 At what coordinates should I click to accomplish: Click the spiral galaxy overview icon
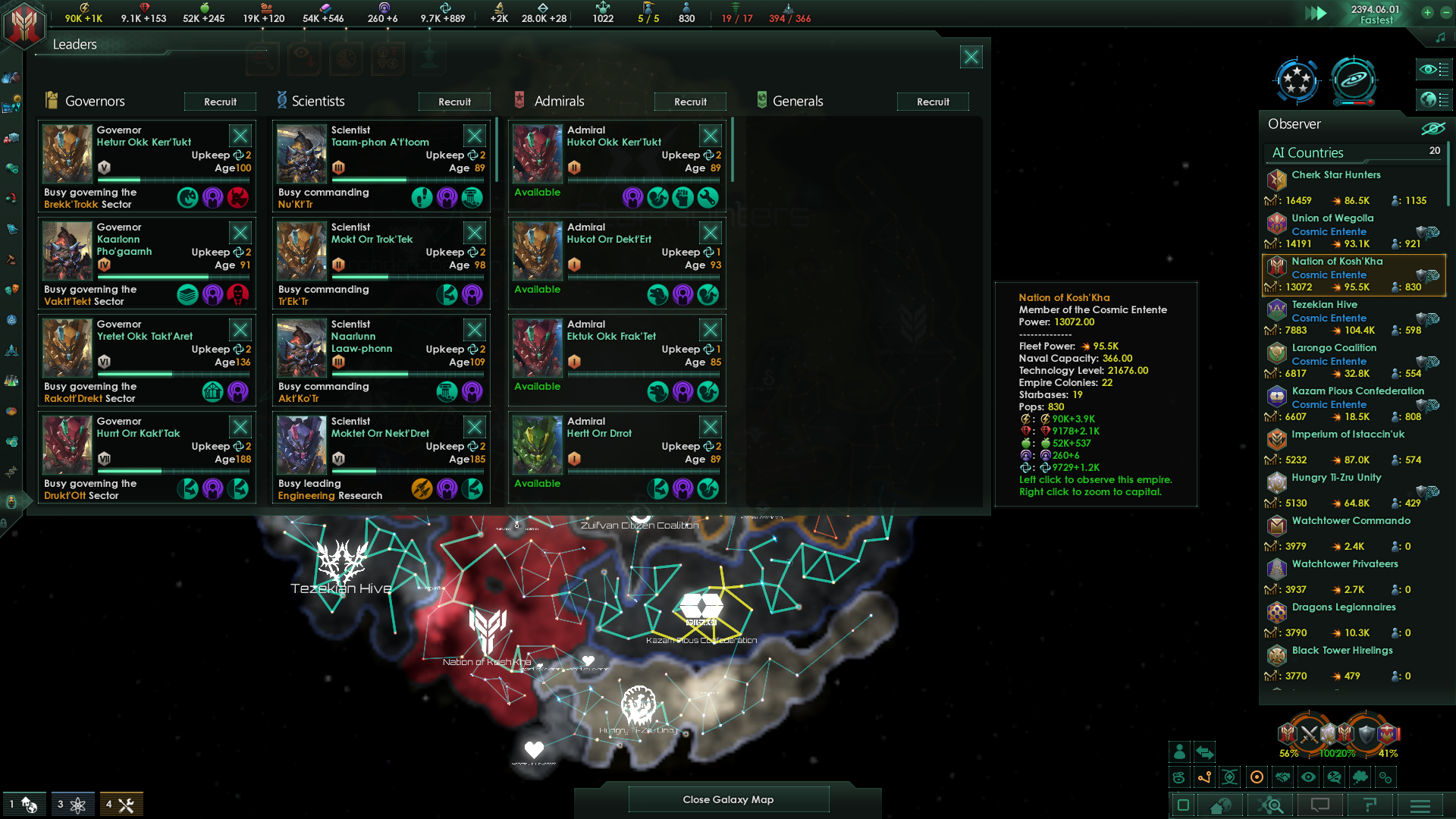coord(1355,80)
